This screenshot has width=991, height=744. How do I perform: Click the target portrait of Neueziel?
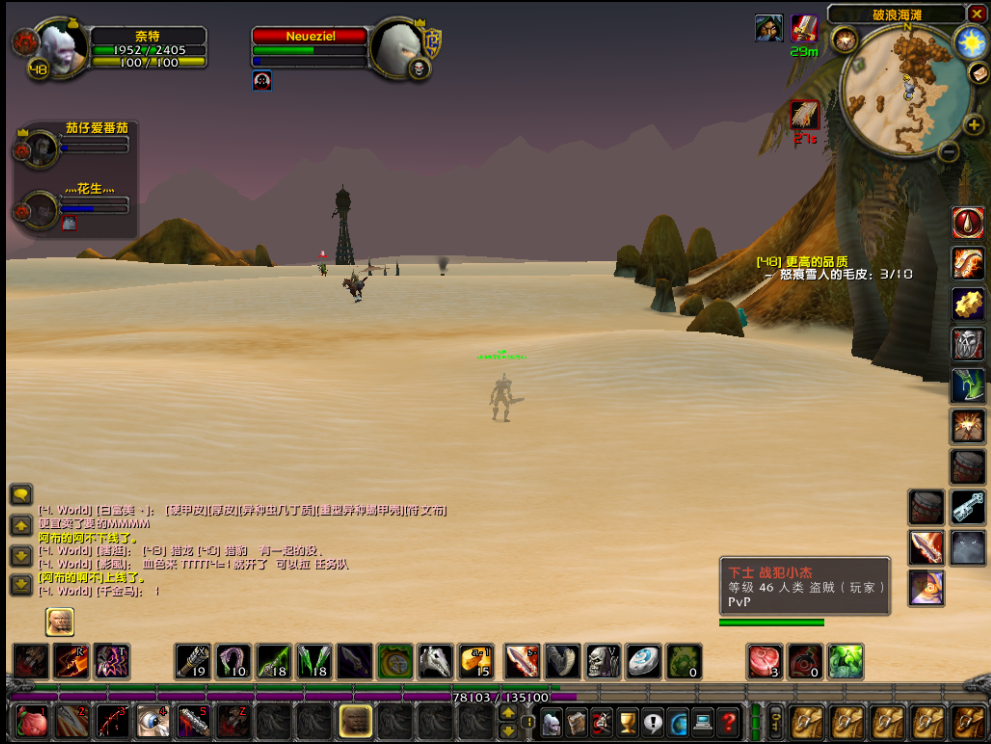[x=397, y=46]
